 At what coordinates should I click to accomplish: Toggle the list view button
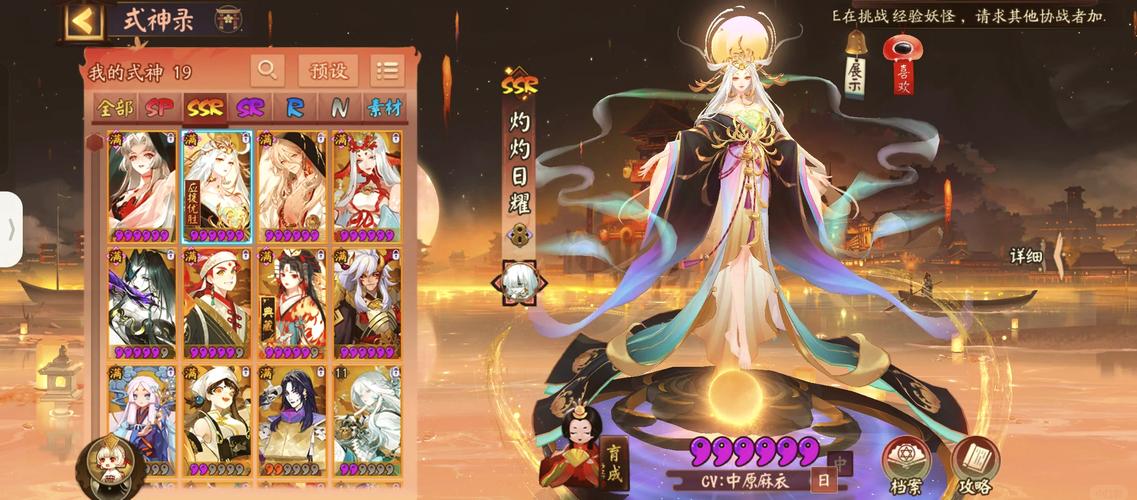[x=387, y=70]
